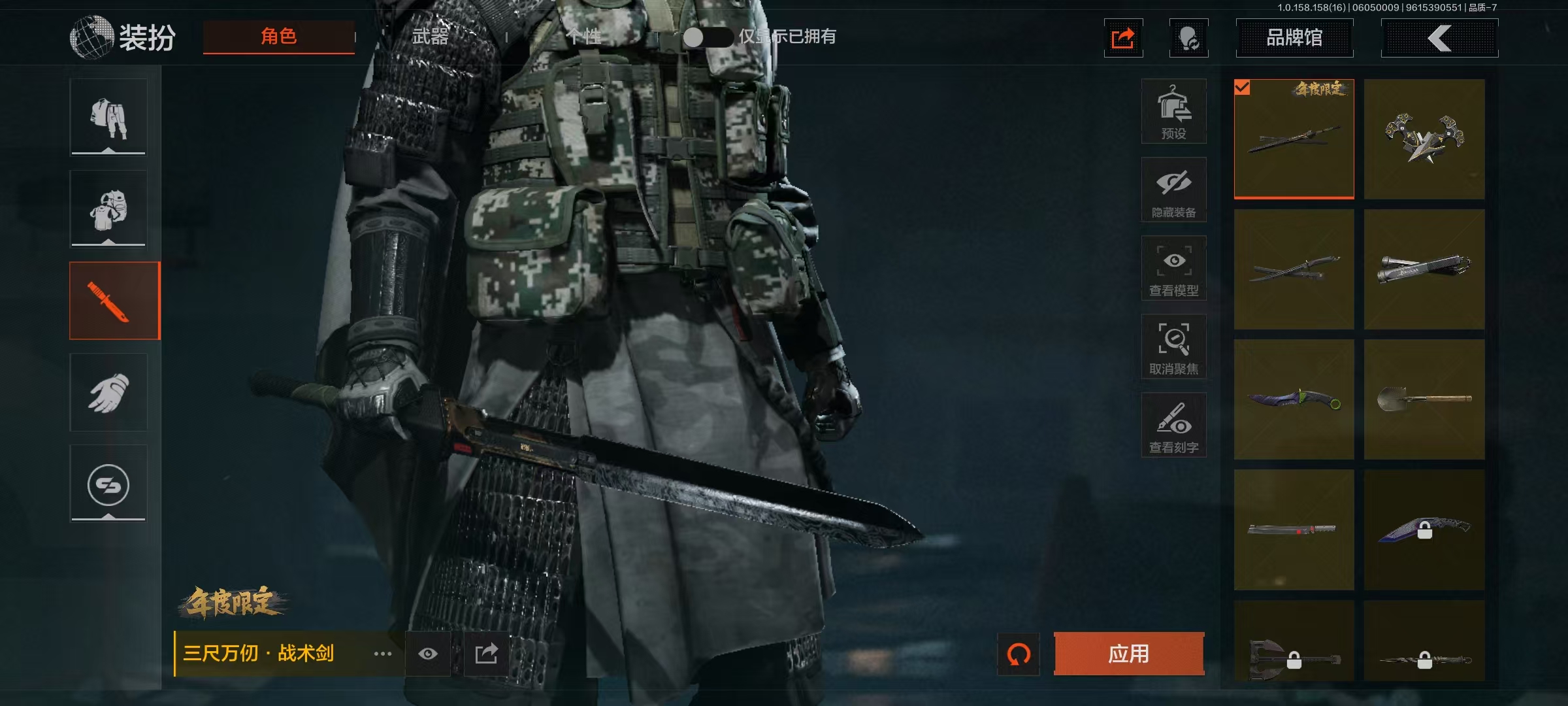
Task: Open 查看刻字 engraving view
Action: [x=1173, y=426]
